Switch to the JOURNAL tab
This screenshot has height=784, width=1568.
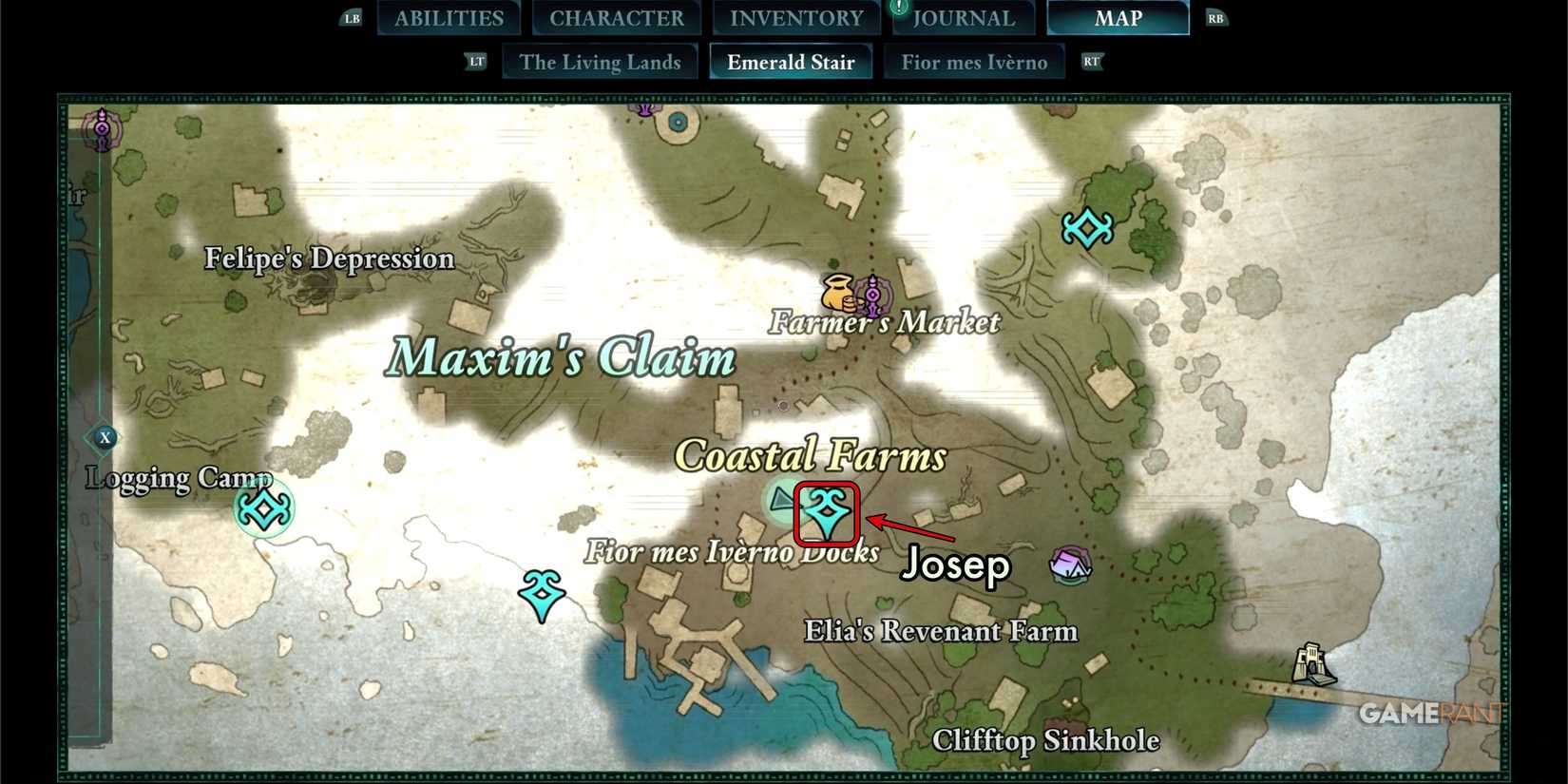click(x=964, y=16)
